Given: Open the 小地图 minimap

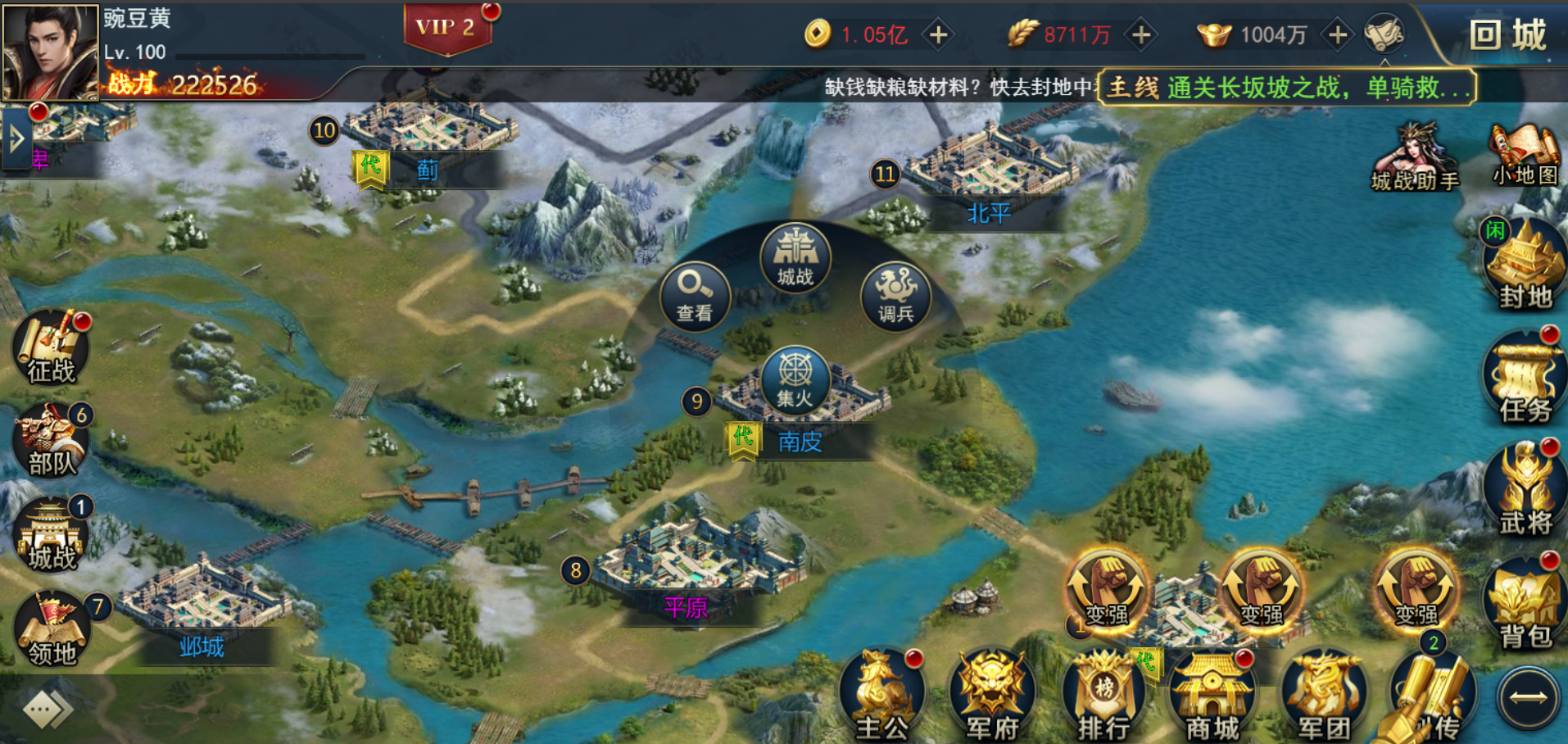Looking at the screenshot, I should click(1525, 156).
